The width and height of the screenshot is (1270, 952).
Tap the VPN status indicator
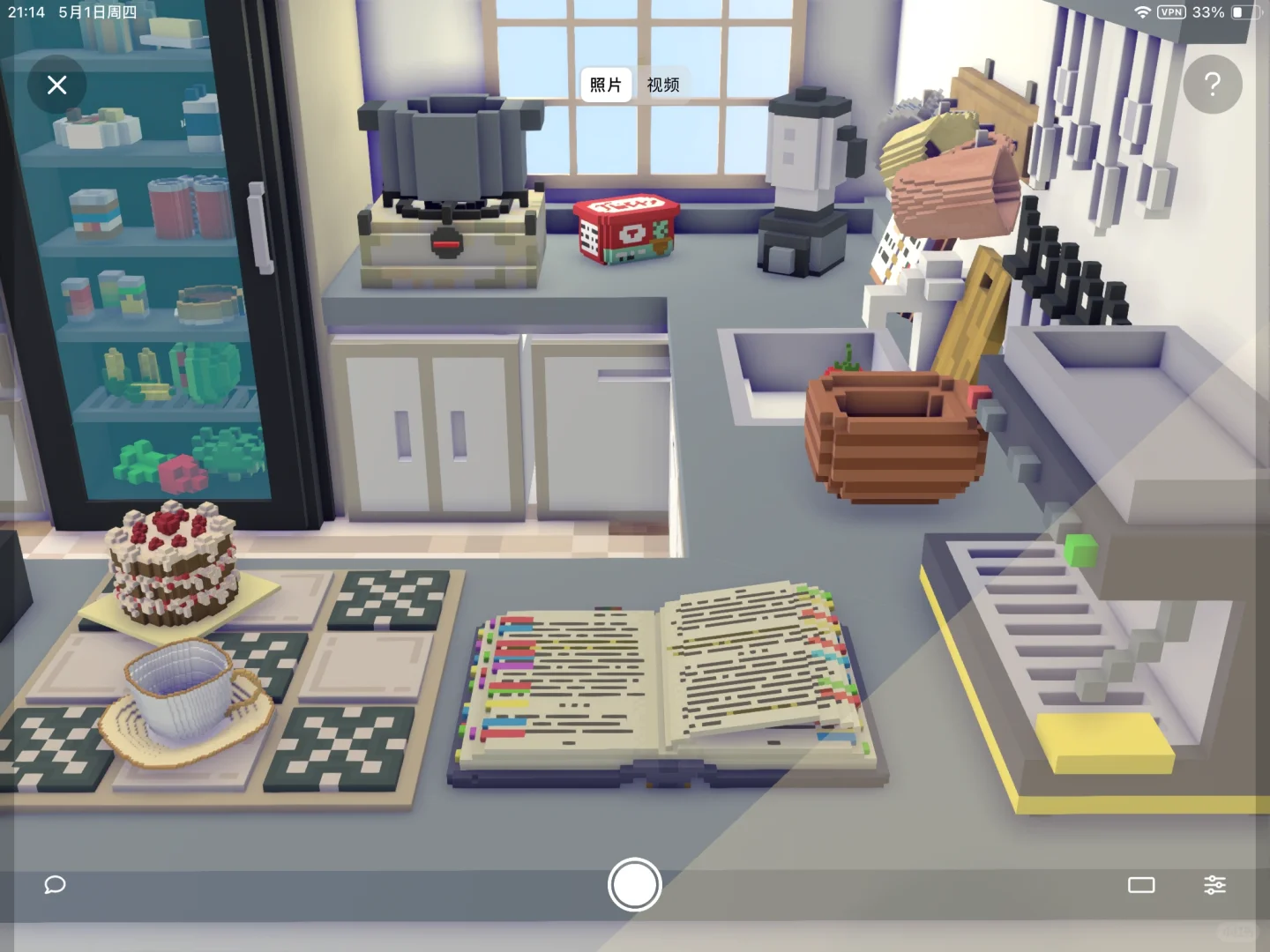pos(1170,12)
